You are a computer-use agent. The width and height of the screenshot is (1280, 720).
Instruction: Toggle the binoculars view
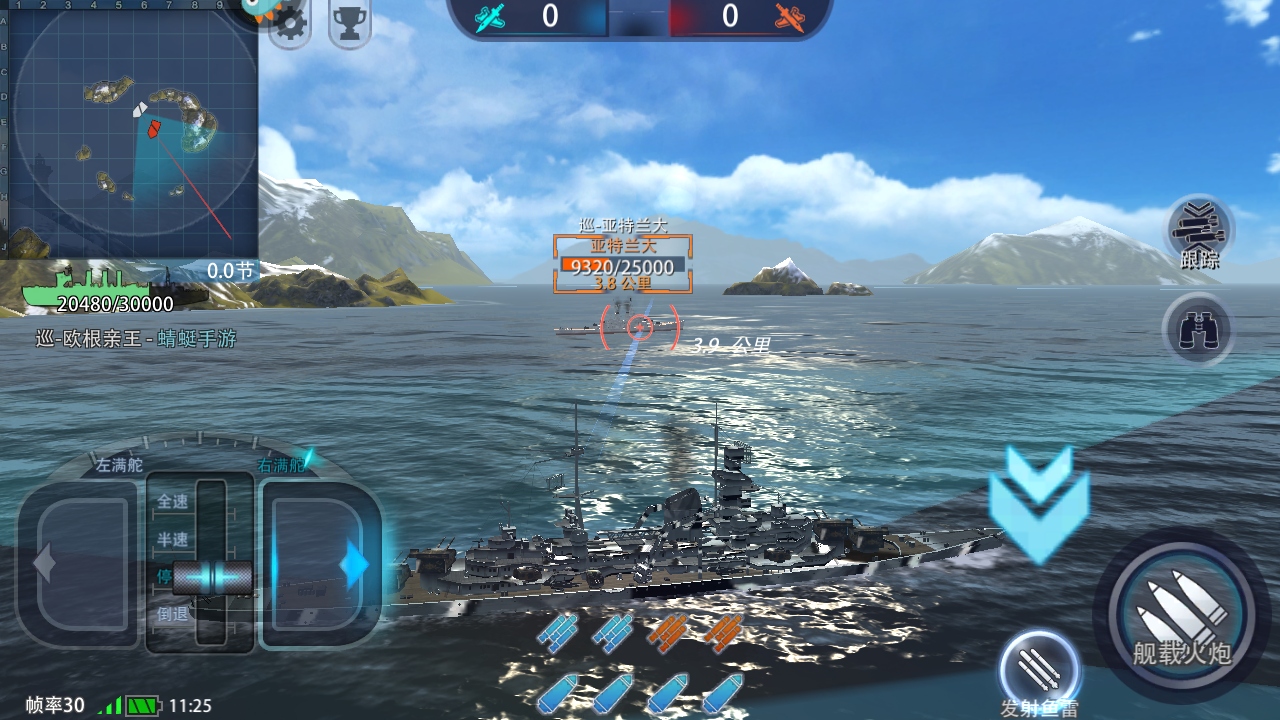pos(1198,330)
